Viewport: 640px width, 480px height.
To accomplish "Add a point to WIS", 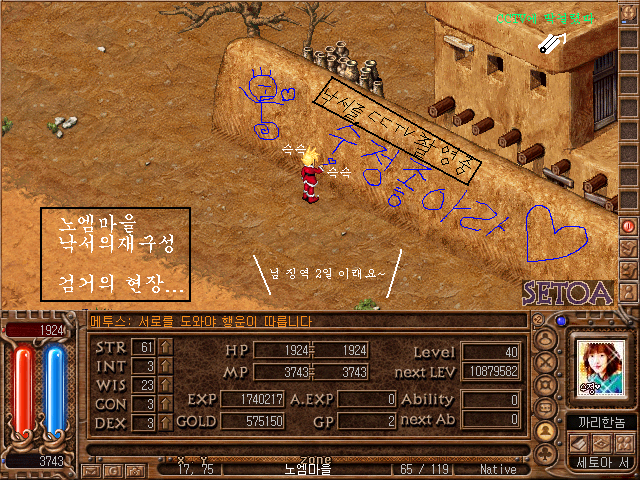I will click(x=166, y=385).
